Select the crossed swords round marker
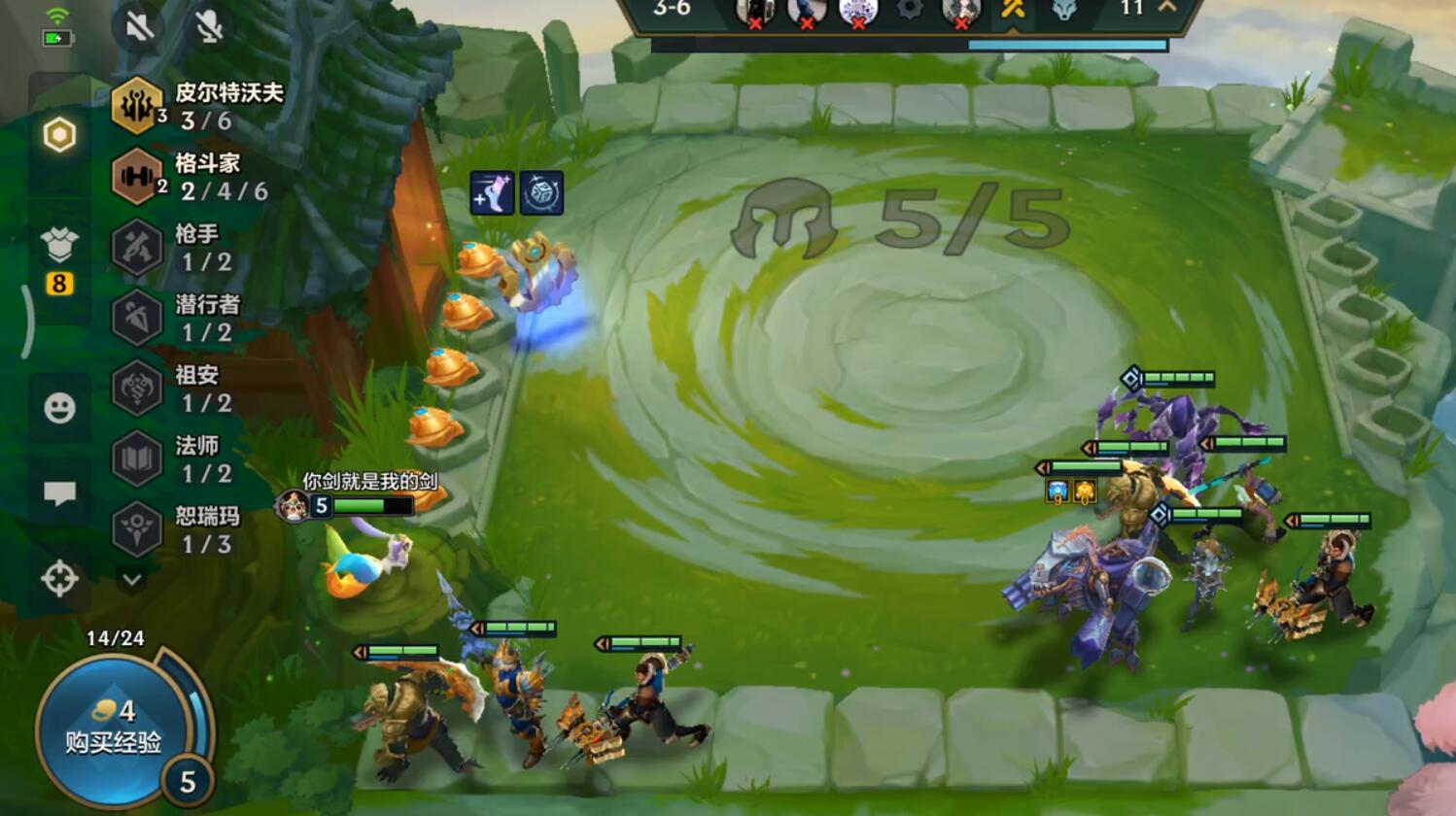This screenshot has width=1456, height=816. click(x=1012, y=10)
